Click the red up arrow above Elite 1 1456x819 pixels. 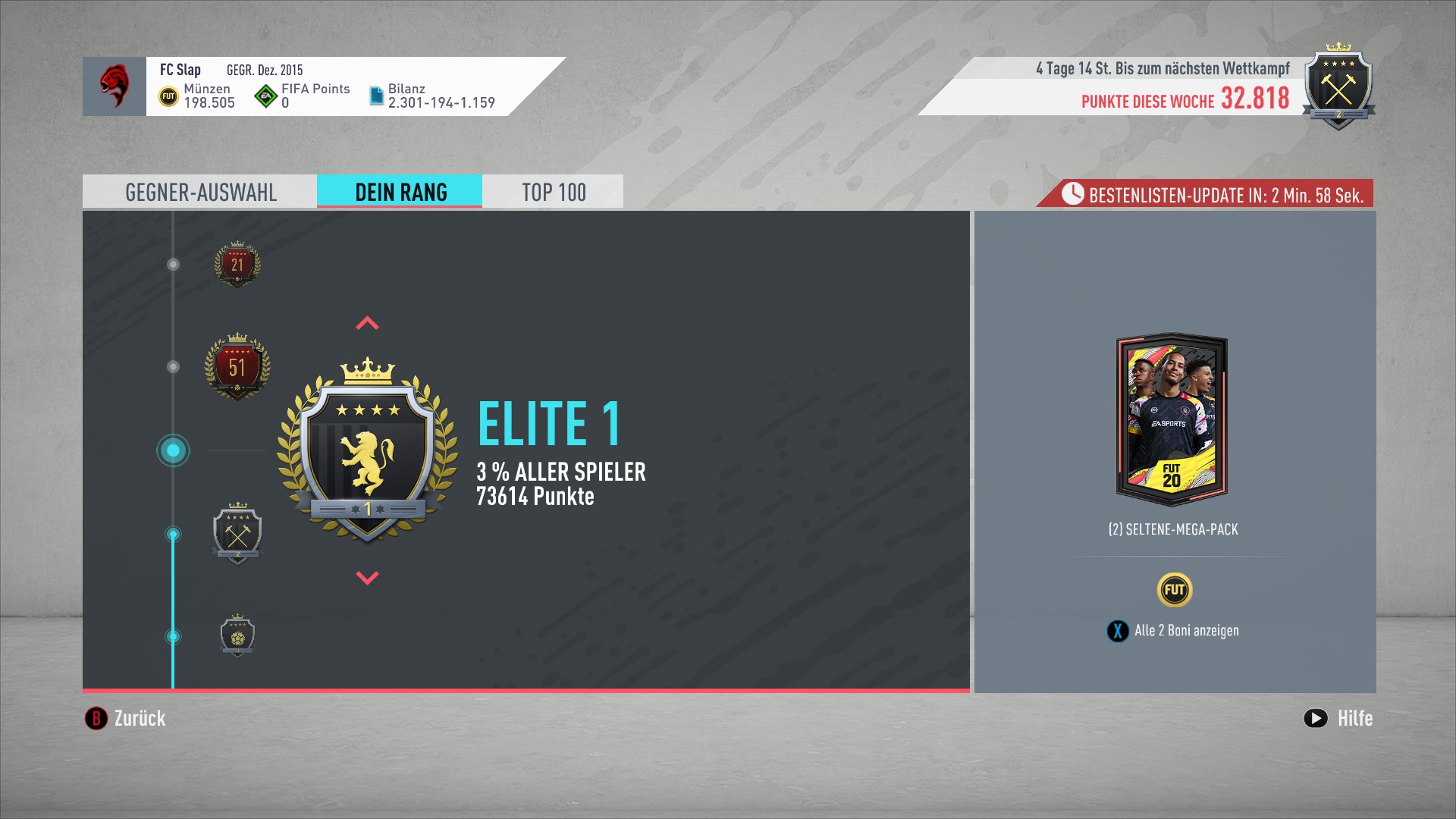tap(367, 324)
